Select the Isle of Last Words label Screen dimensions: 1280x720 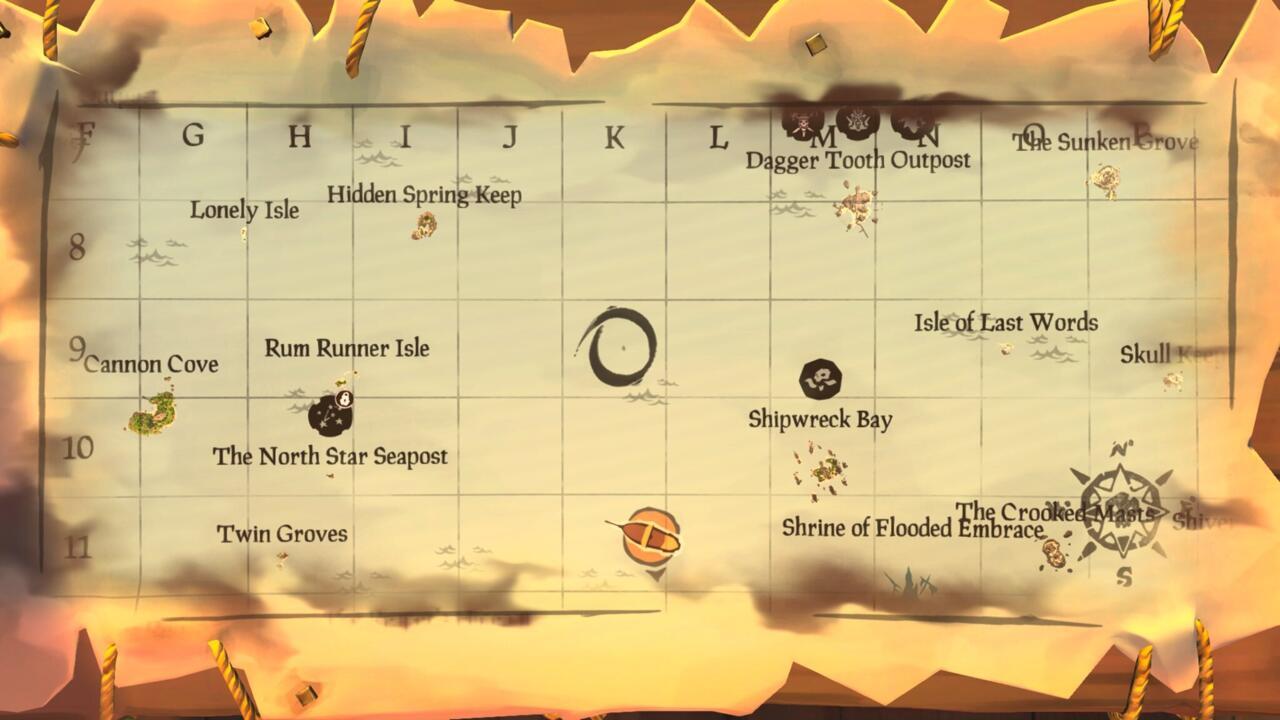pyautogui.click(x=1004, y=323)
